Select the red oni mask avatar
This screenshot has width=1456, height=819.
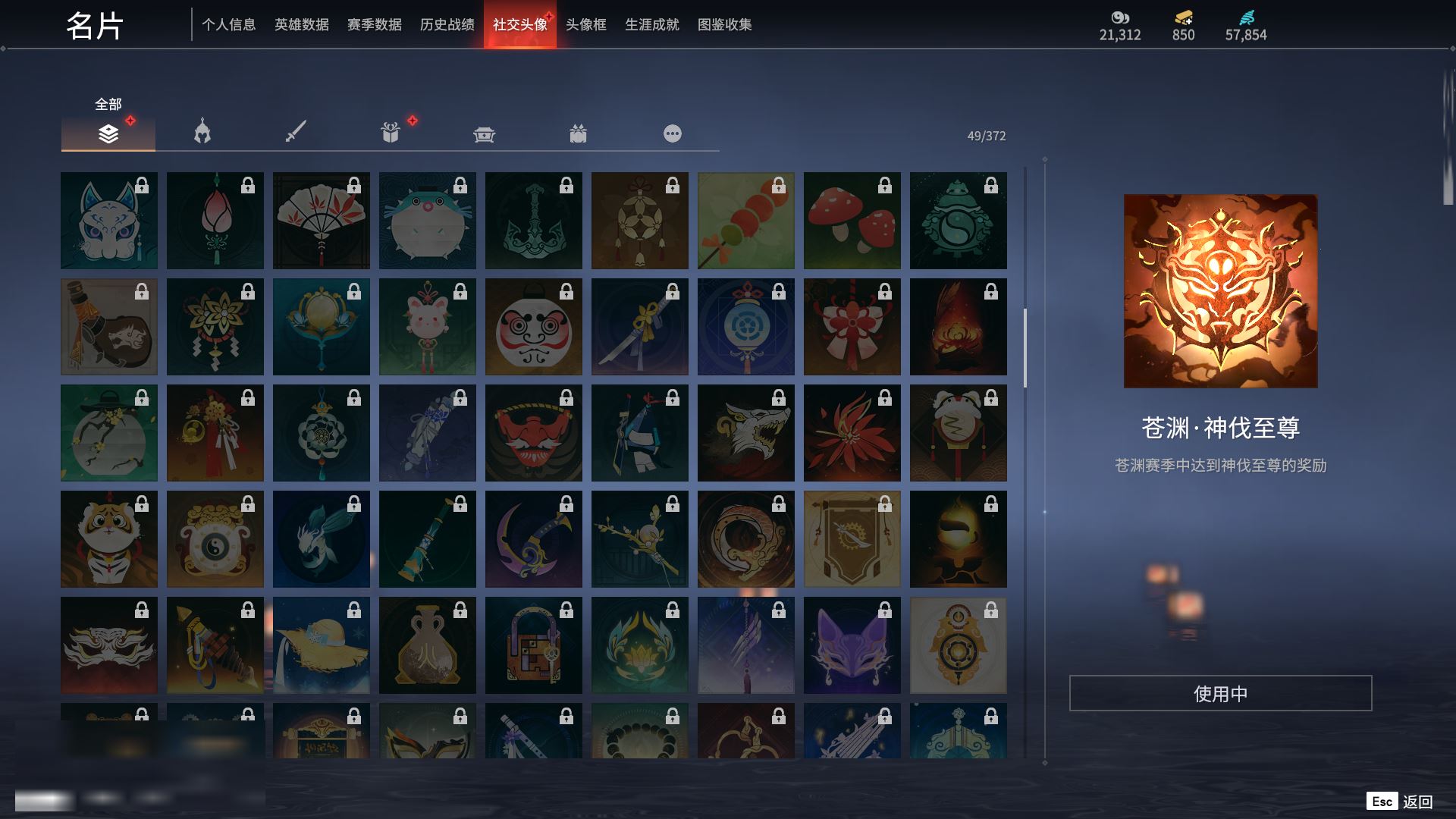(x=534, y=433)
